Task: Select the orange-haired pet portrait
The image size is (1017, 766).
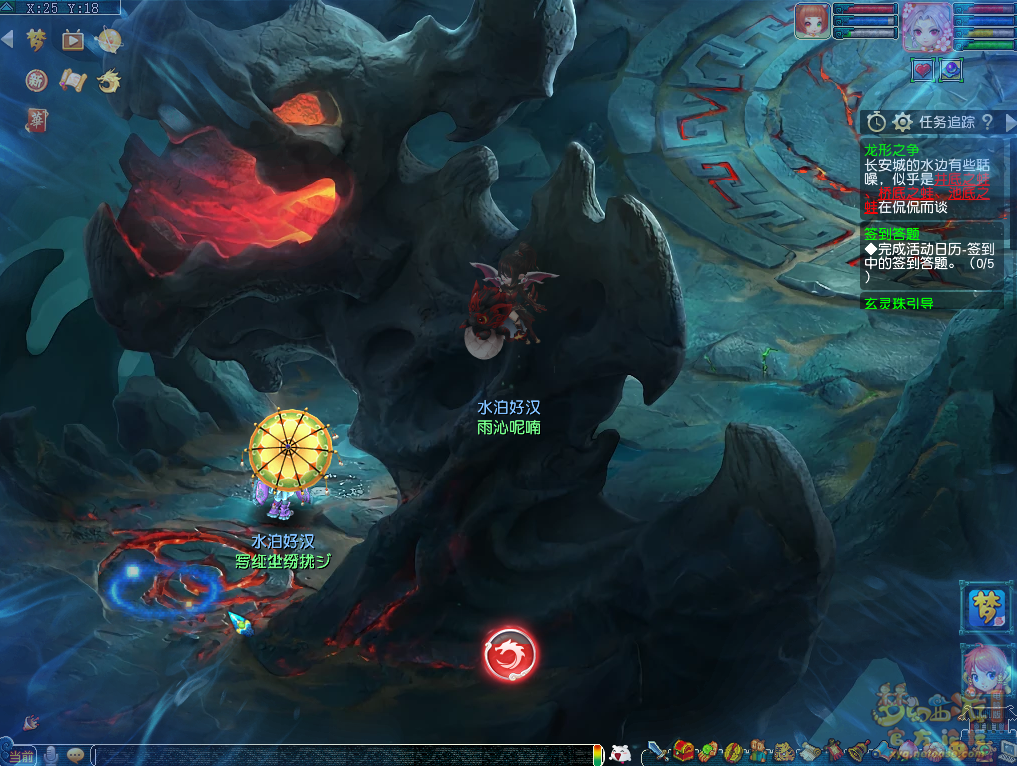Action: (x=812, y=21)
